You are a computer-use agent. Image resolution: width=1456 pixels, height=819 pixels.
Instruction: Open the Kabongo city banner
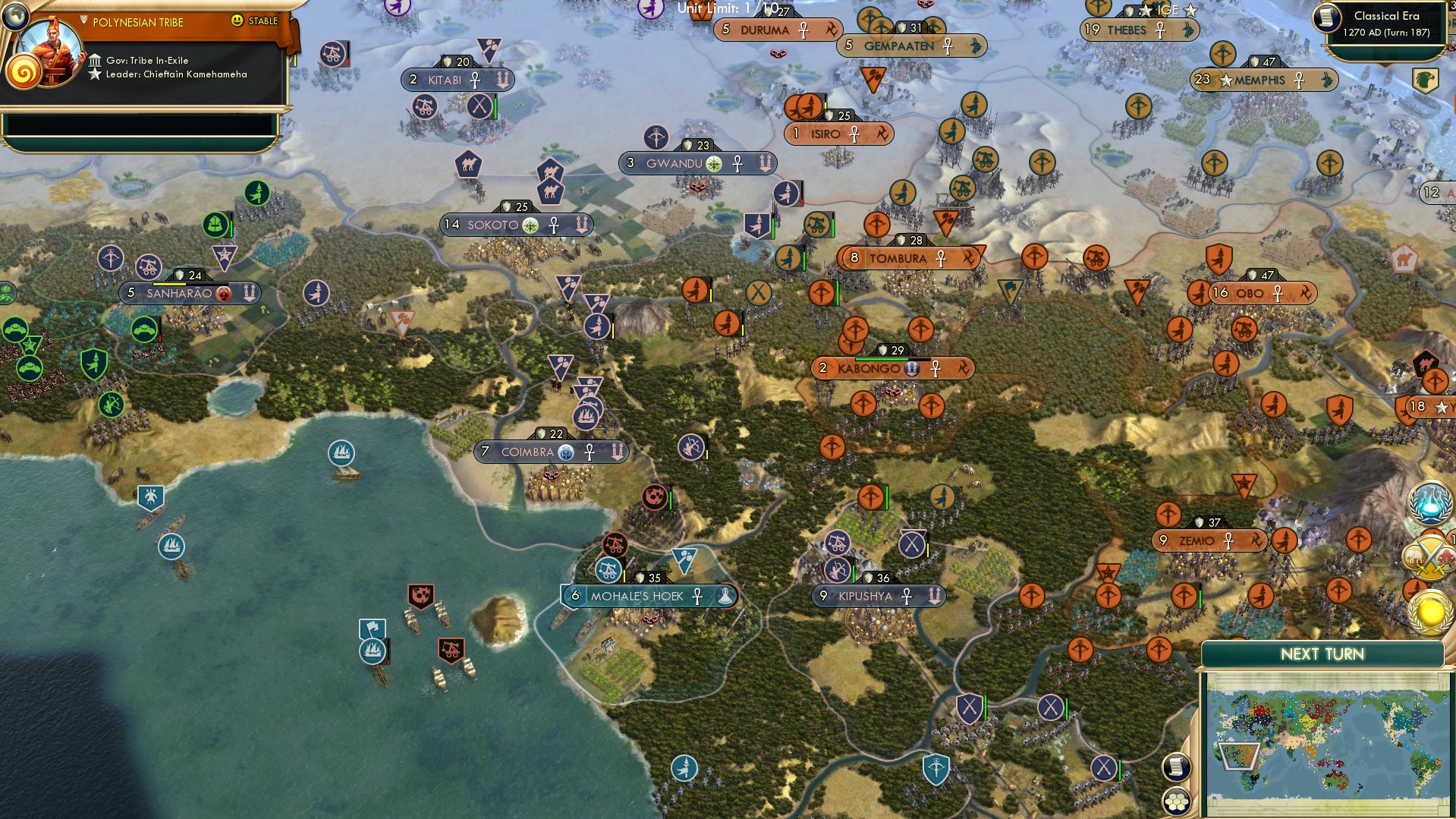[894, 368]
